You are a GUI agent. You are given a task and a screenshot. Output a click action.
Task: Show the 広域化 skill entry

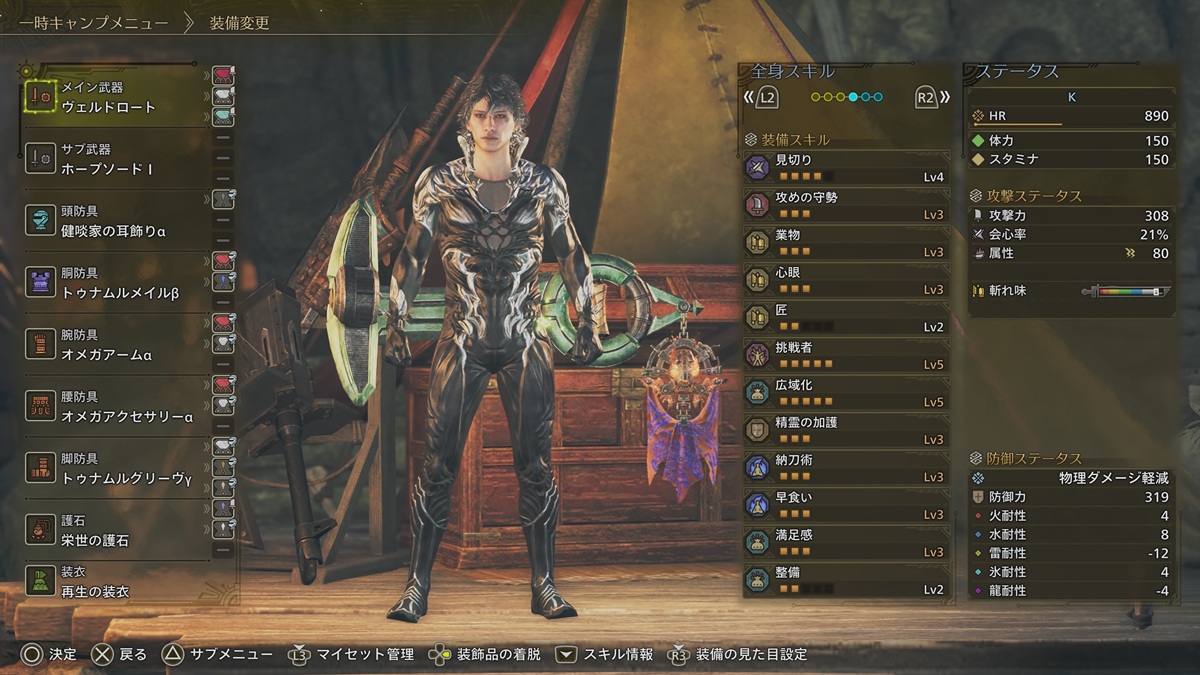(x=846, y=392)
